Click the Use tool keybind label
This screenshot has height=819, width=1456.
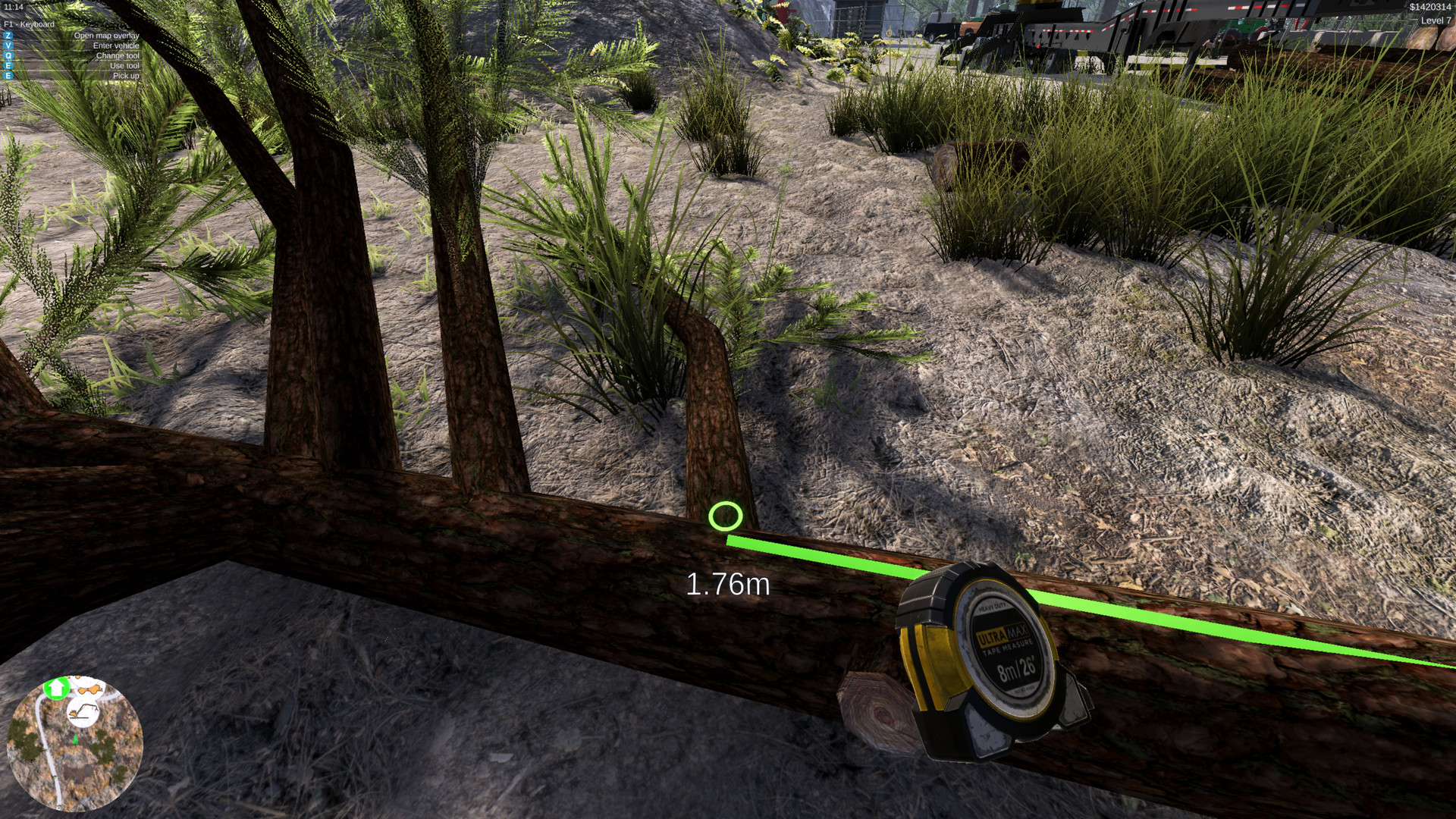[x=124, y=65]
